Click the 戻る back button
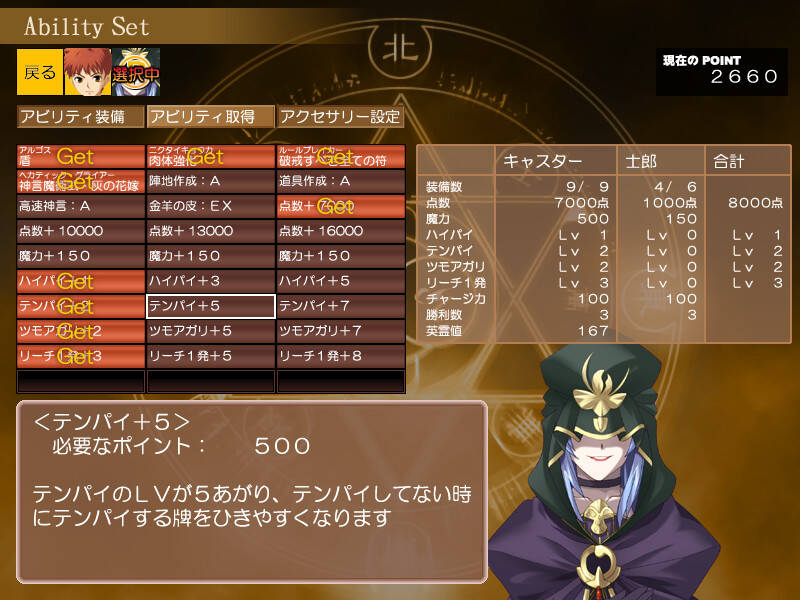The height and width of the screenshot is (600, 800). pos(40,72)
